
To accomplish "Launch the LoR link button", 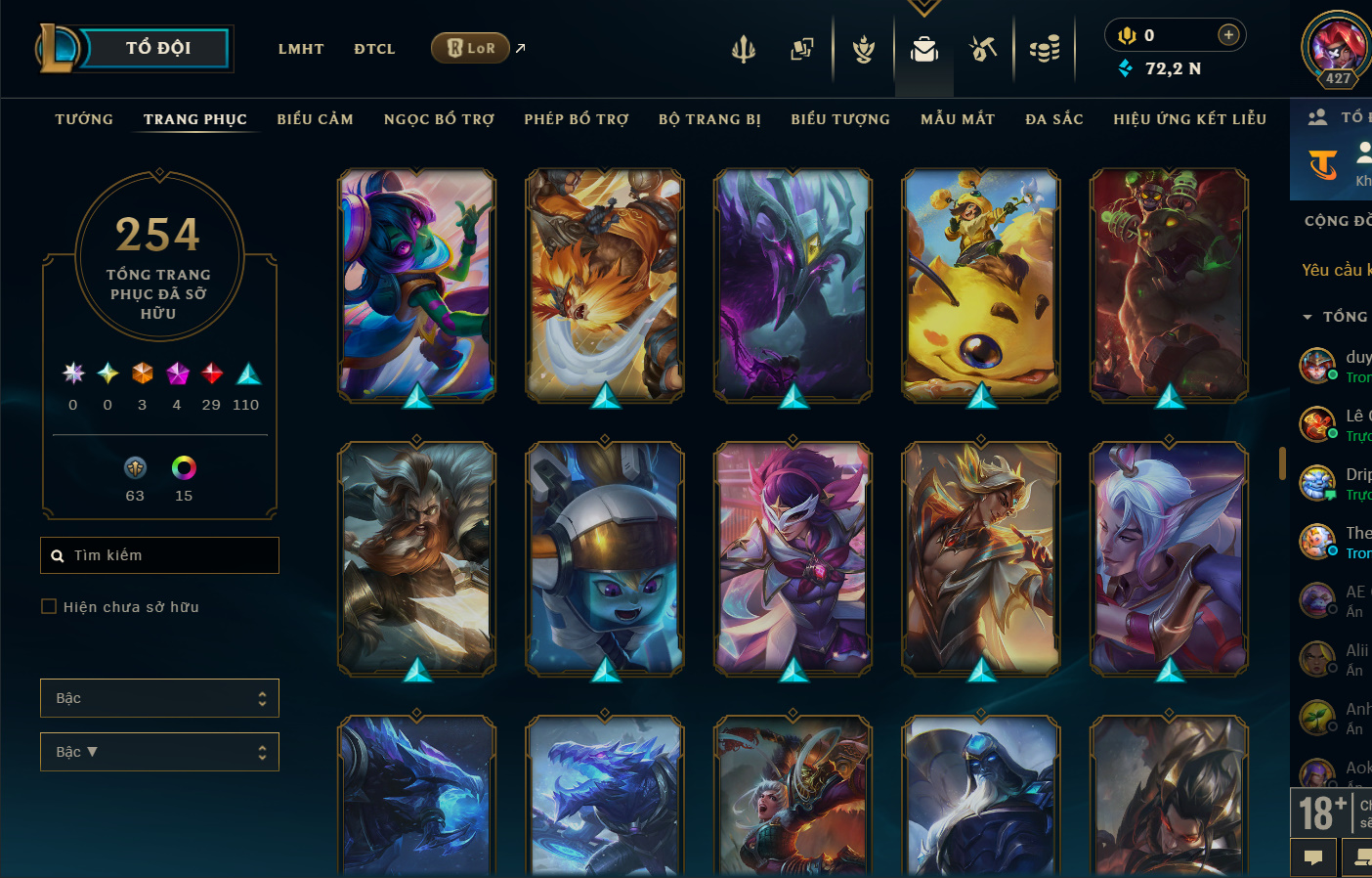I will [x=471, y=48].
